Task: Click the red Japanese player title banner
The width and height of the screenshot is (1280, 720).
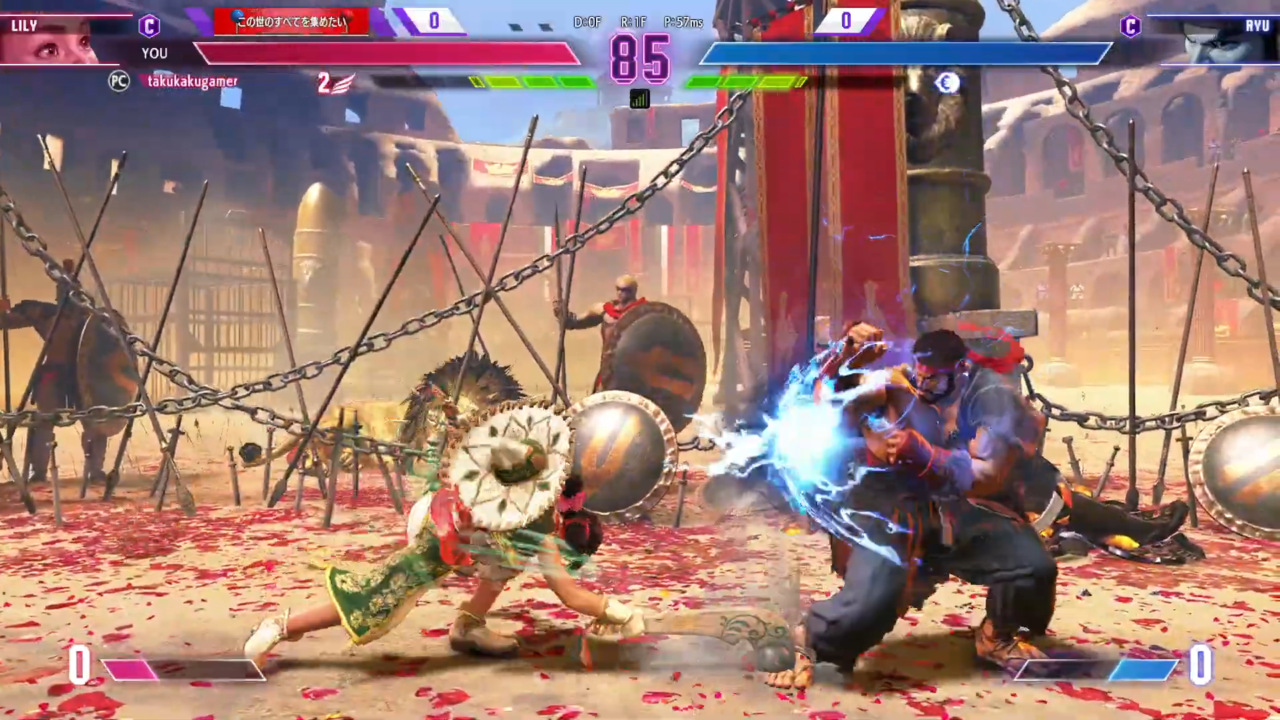Action: click(291, 21)
